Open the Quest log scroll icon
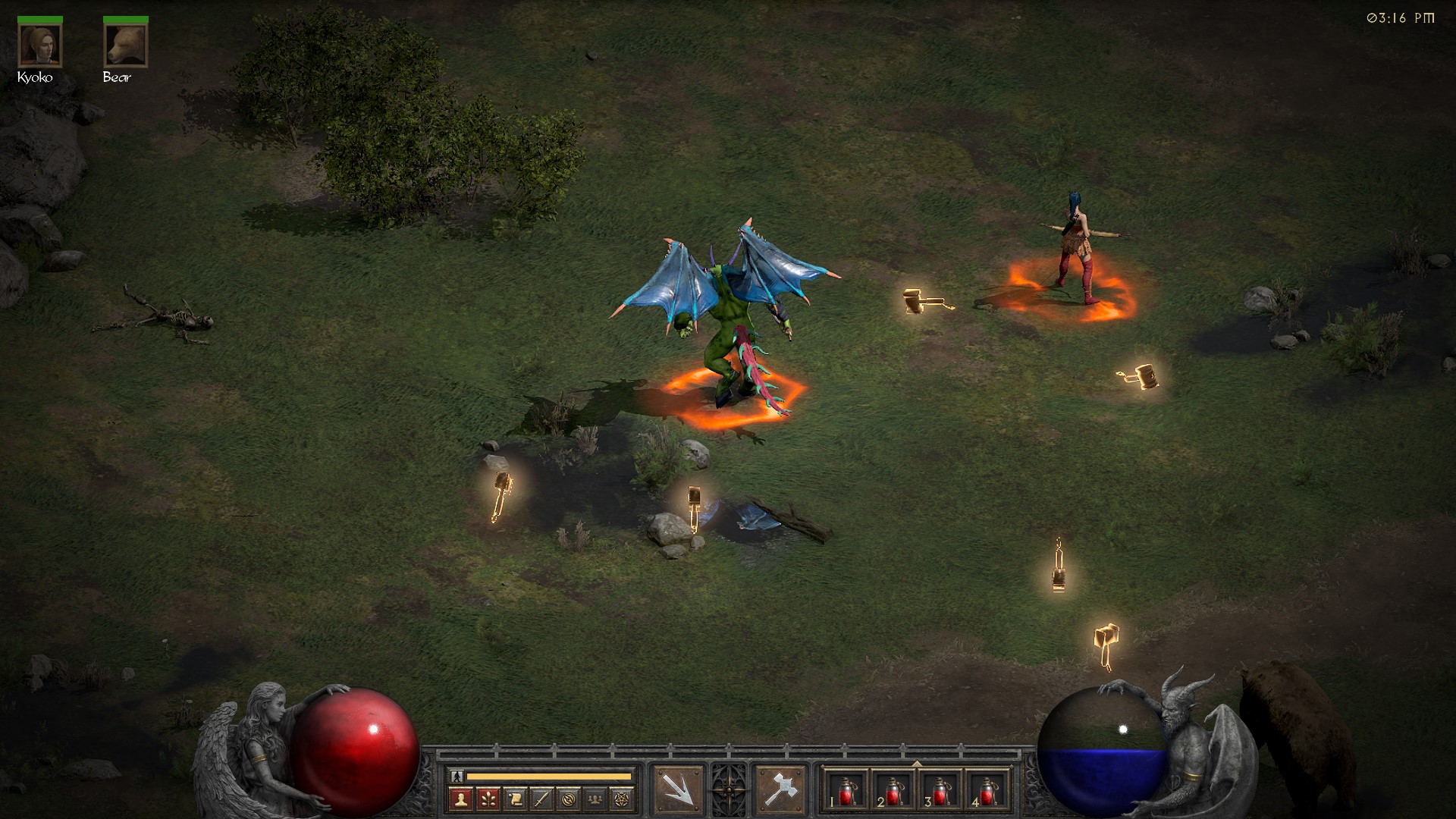Screen dimensions: 1456x819 515,799
